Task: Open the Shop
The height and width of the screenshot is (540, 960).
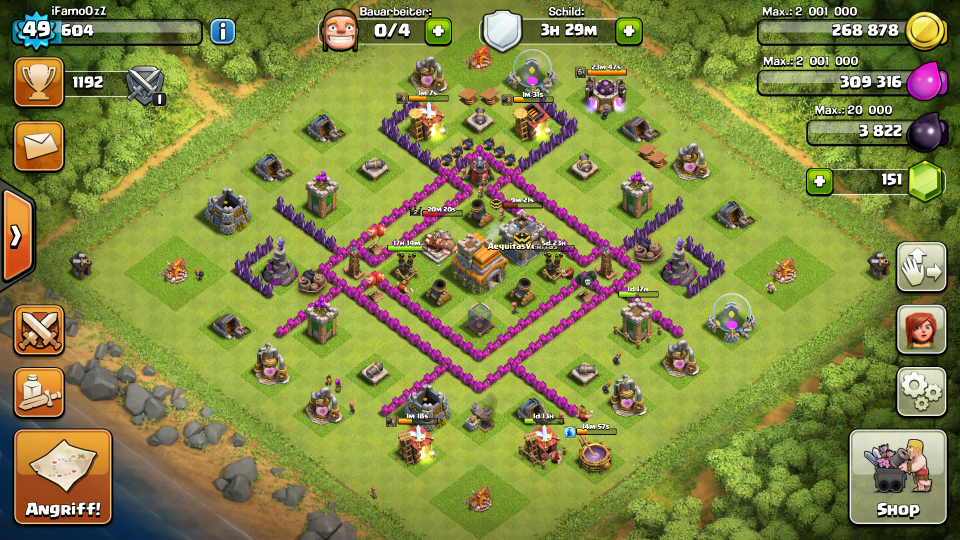Action: (897, 477)
